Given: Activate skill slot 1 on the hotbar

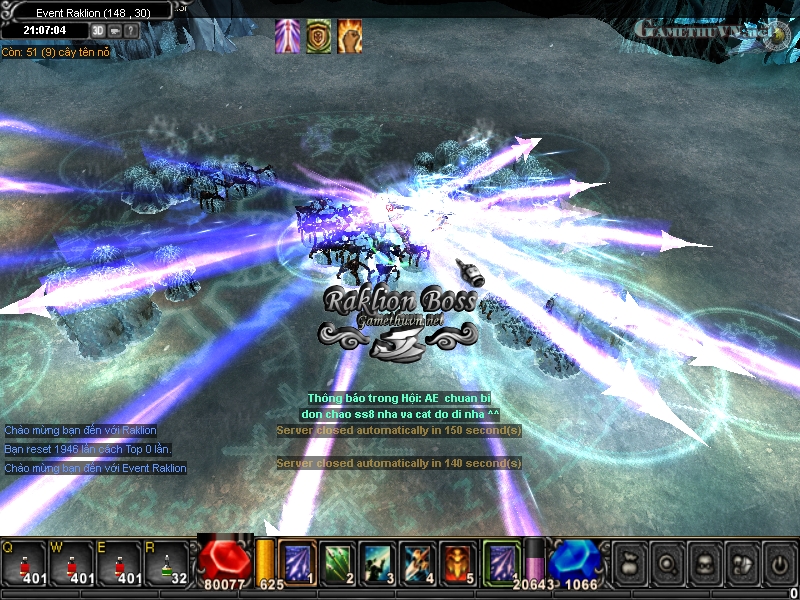Looking at the screenshot, I should pyautogui.click(x=297, y=561).
